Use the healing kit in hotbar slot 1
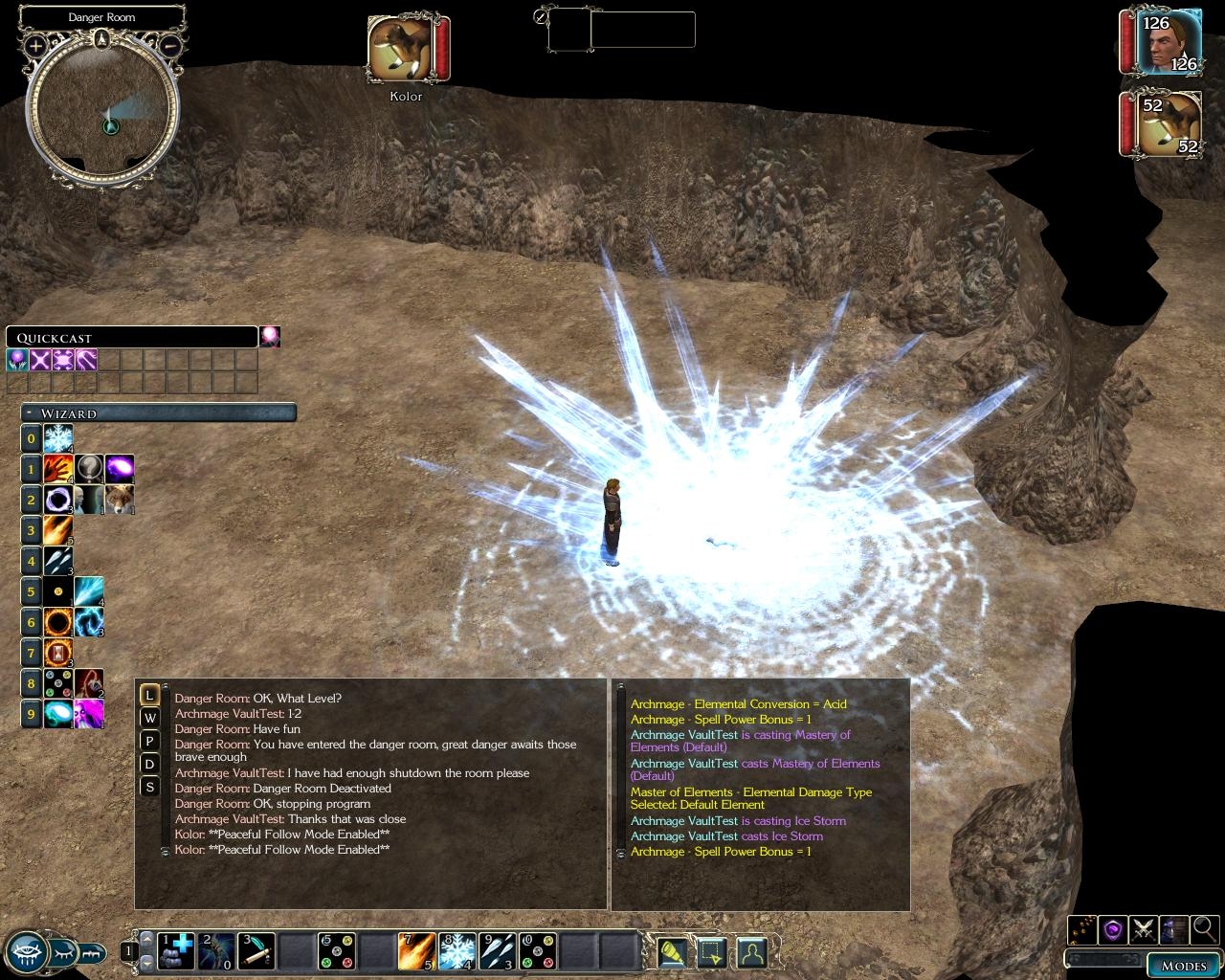This screenshot has width=1225, height=980. tap(176, 950)
